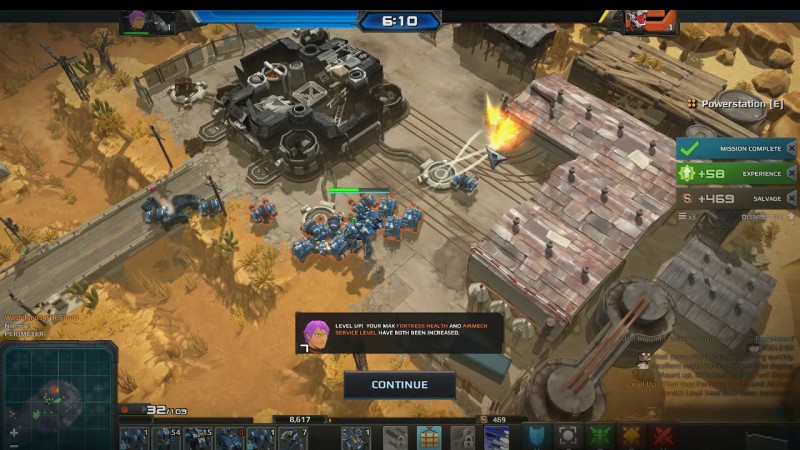This screenshot has width=800, height=450.
Task: Activate the green cross-arrows command icon
Action: click(600, 437)
